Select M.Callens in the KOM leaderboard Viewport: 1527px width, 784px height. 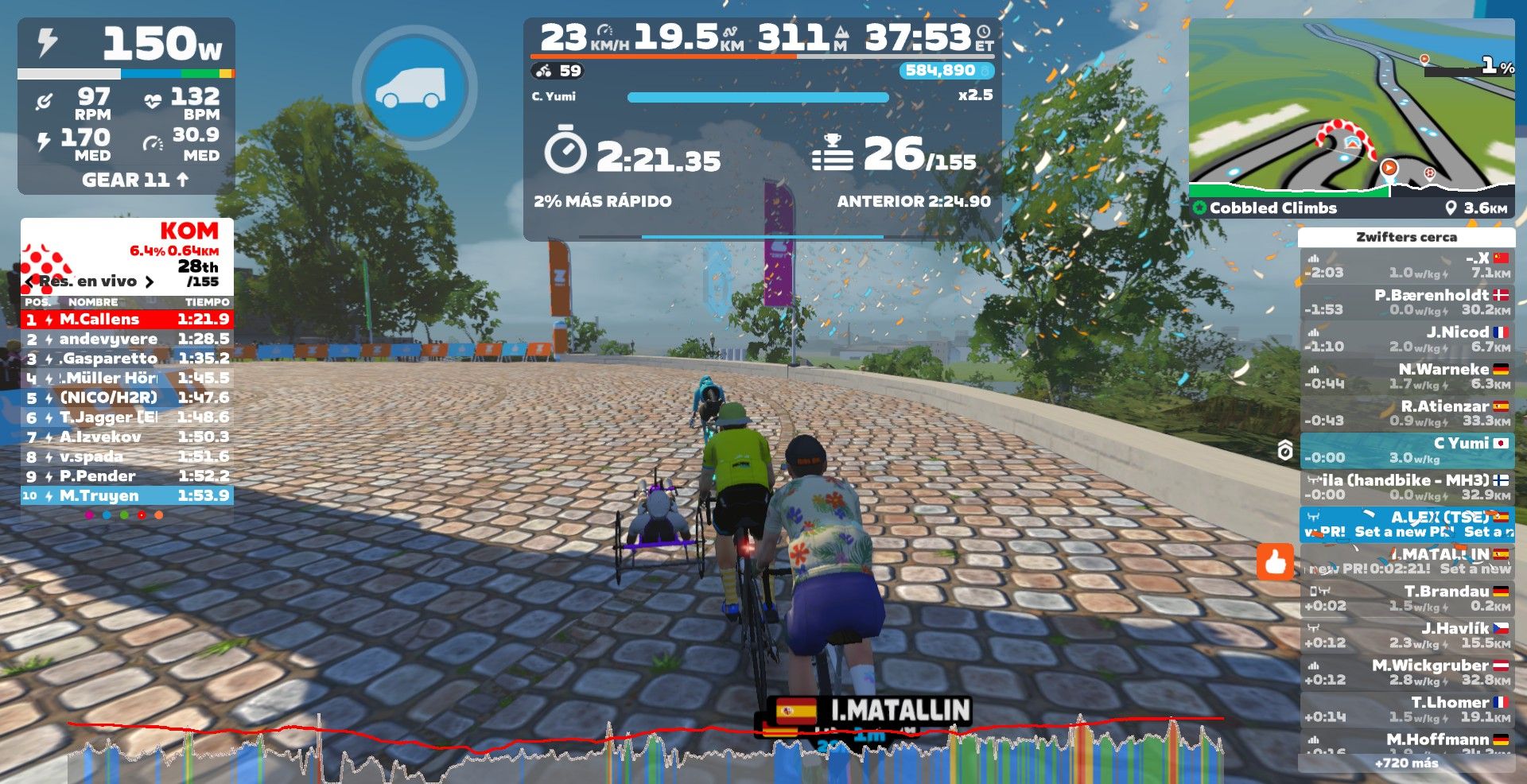coord(127,319)
